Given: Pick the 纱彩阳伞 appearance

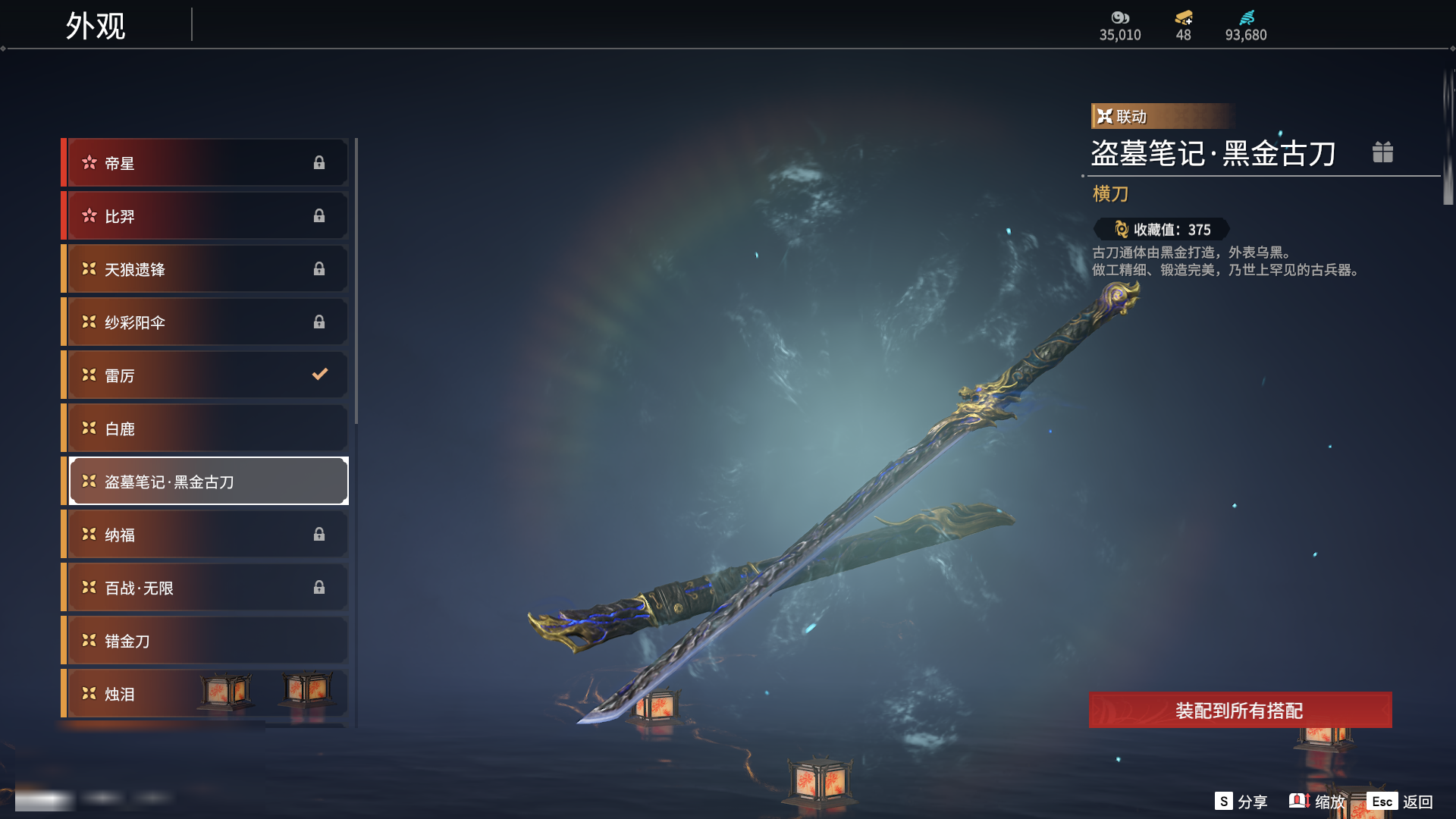Looking at the screenshot, I should click(206, 322).
